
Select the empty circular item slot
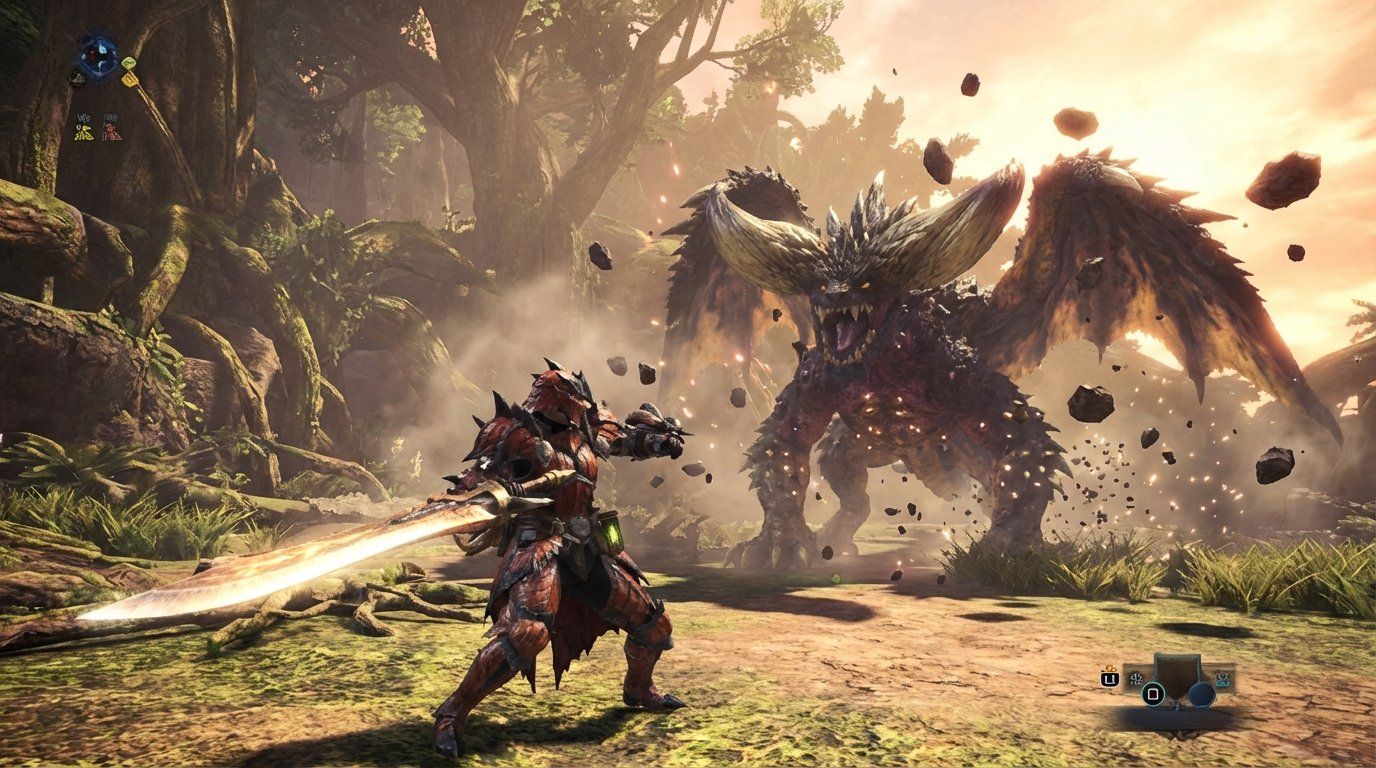tap(1202, 695)
